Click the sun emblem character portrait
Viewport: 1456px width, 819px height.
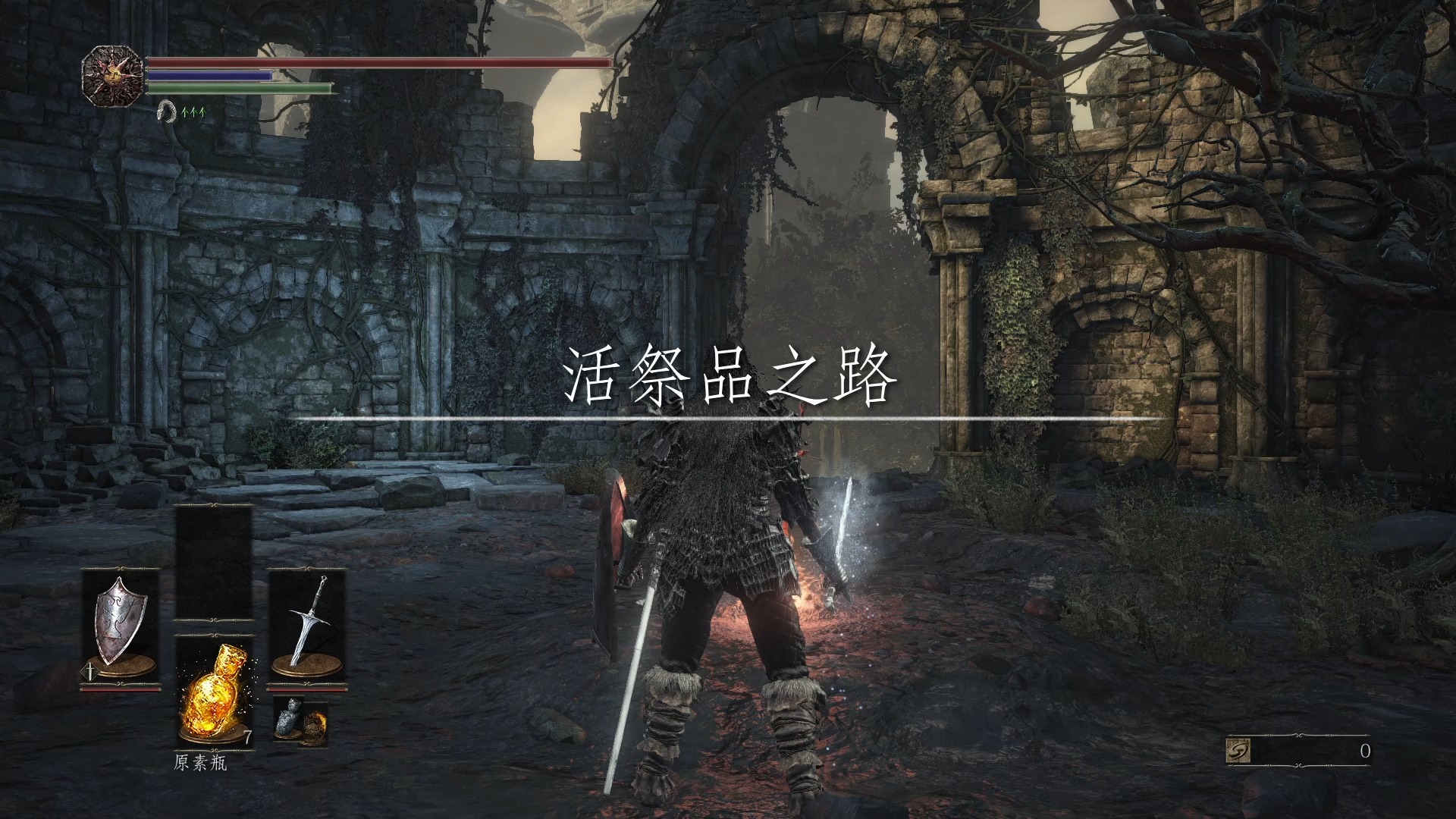pos(112,76)
